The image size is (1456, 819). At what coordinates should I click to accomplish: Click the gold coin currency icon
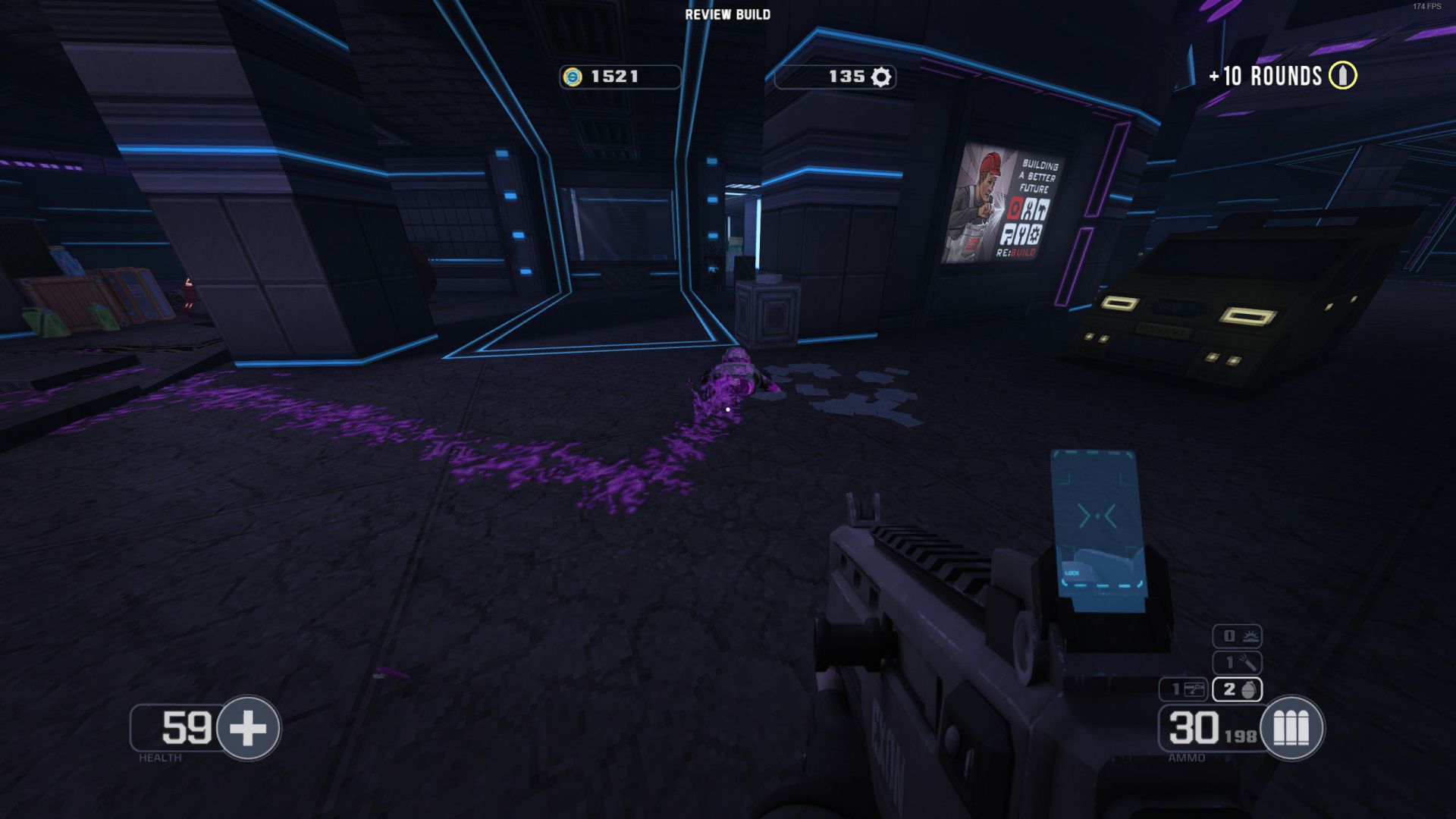[573, 77]
